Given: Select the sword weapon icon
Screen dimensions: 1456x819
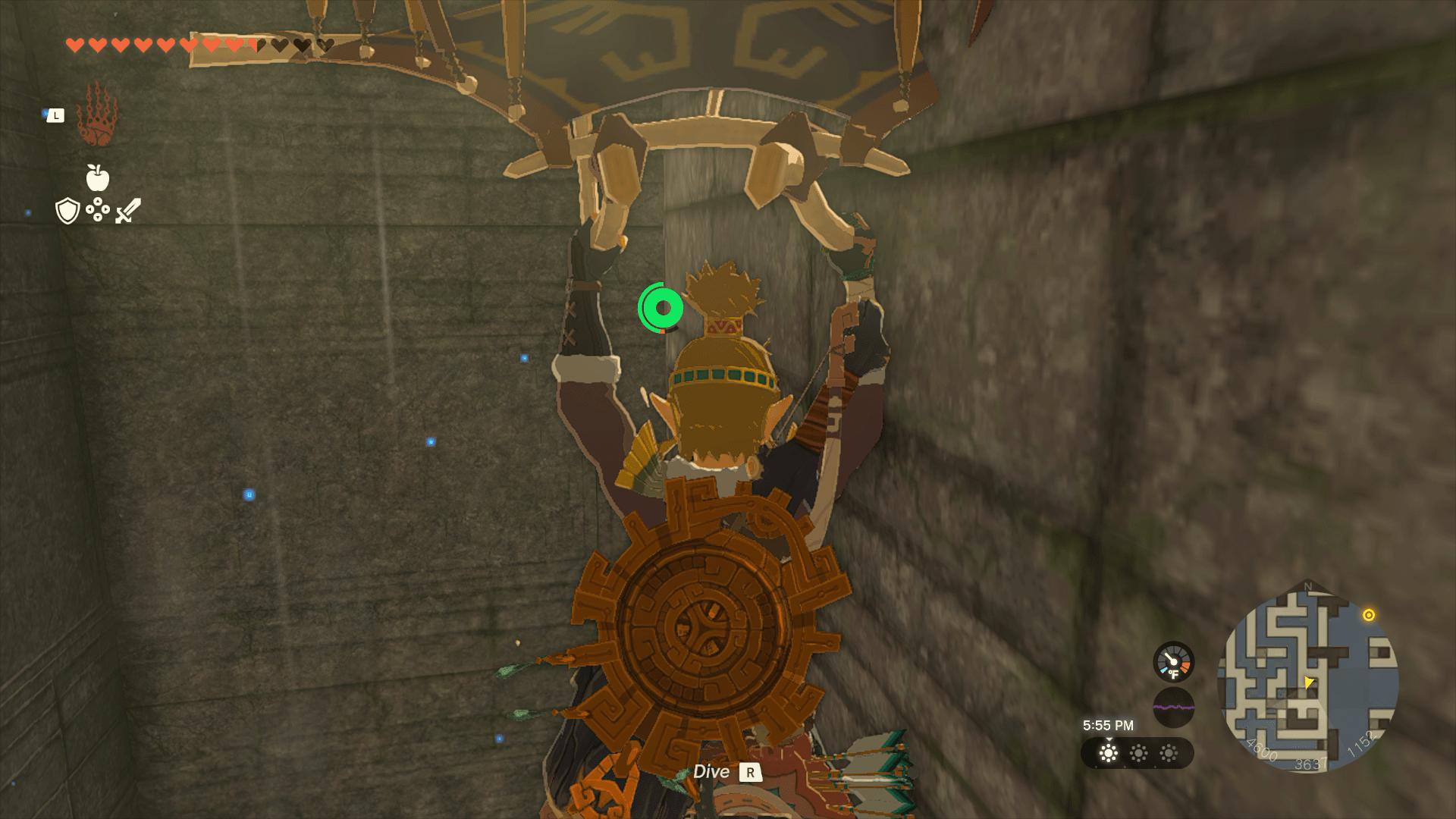Looking at the screenshot, I should [x=128, y=210].
